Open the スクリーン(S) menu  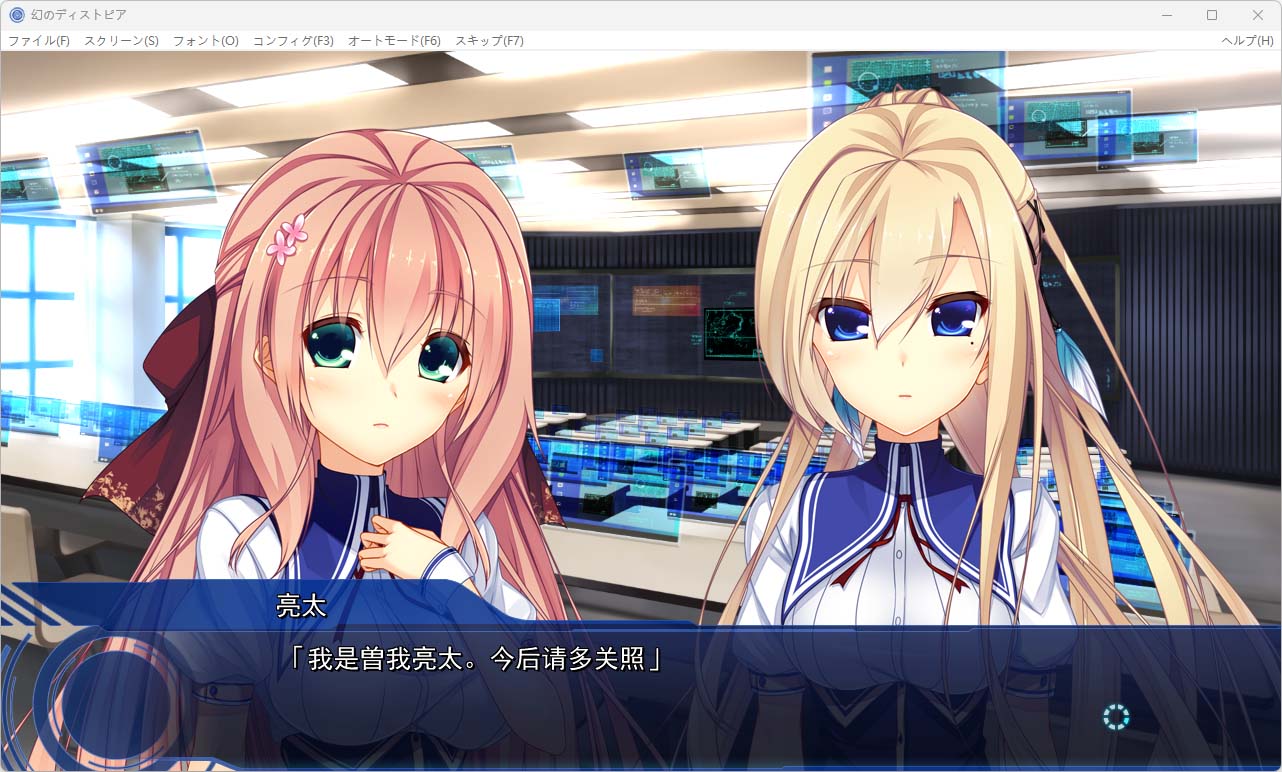121,41
